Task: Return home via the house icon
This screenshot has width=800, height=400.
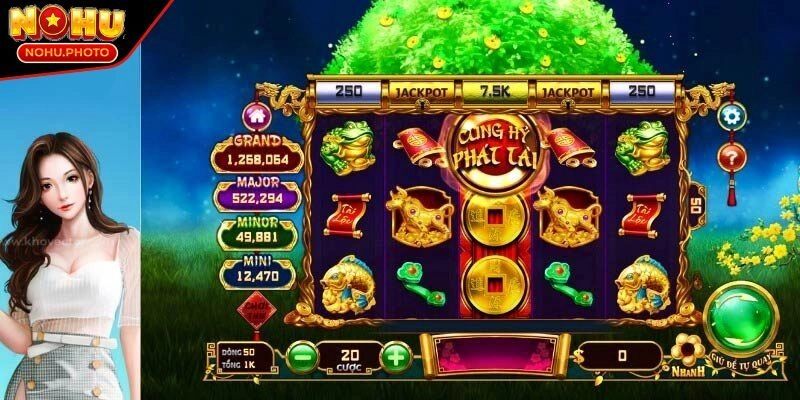Action: (x=257, y=115)
